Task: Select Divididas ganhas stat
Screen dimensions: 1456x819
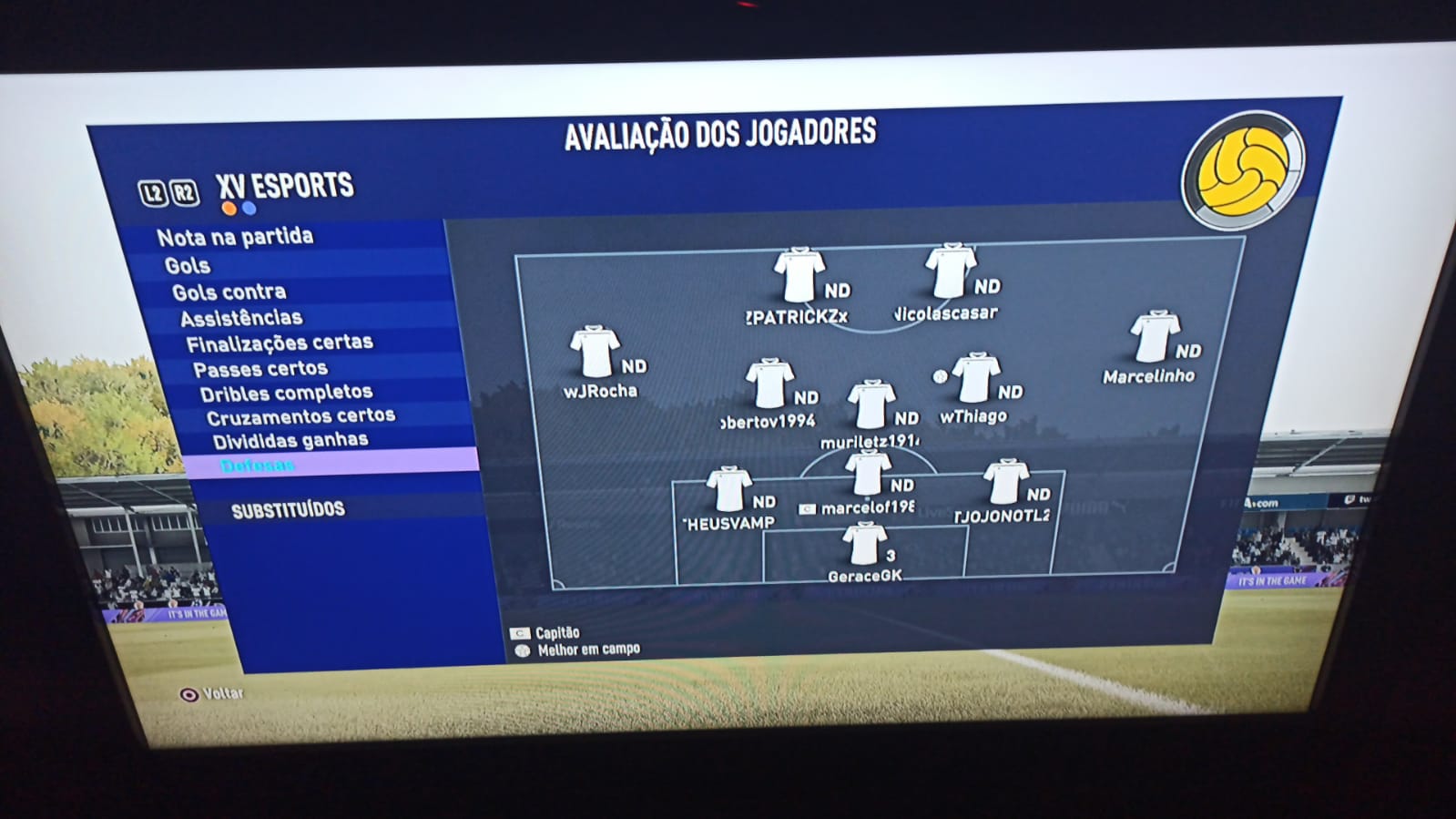Action: point(290,442)
